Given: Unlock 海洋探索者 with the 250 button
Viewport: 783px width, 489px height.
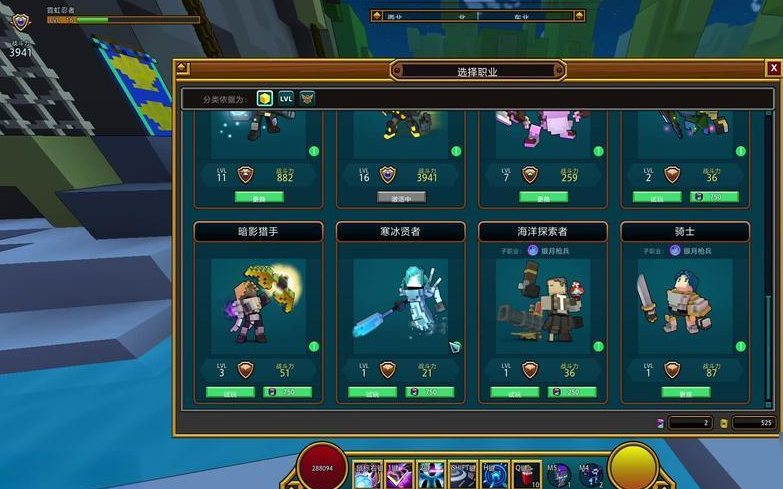Looking at the screenshot, I should [x=571, y=393].
